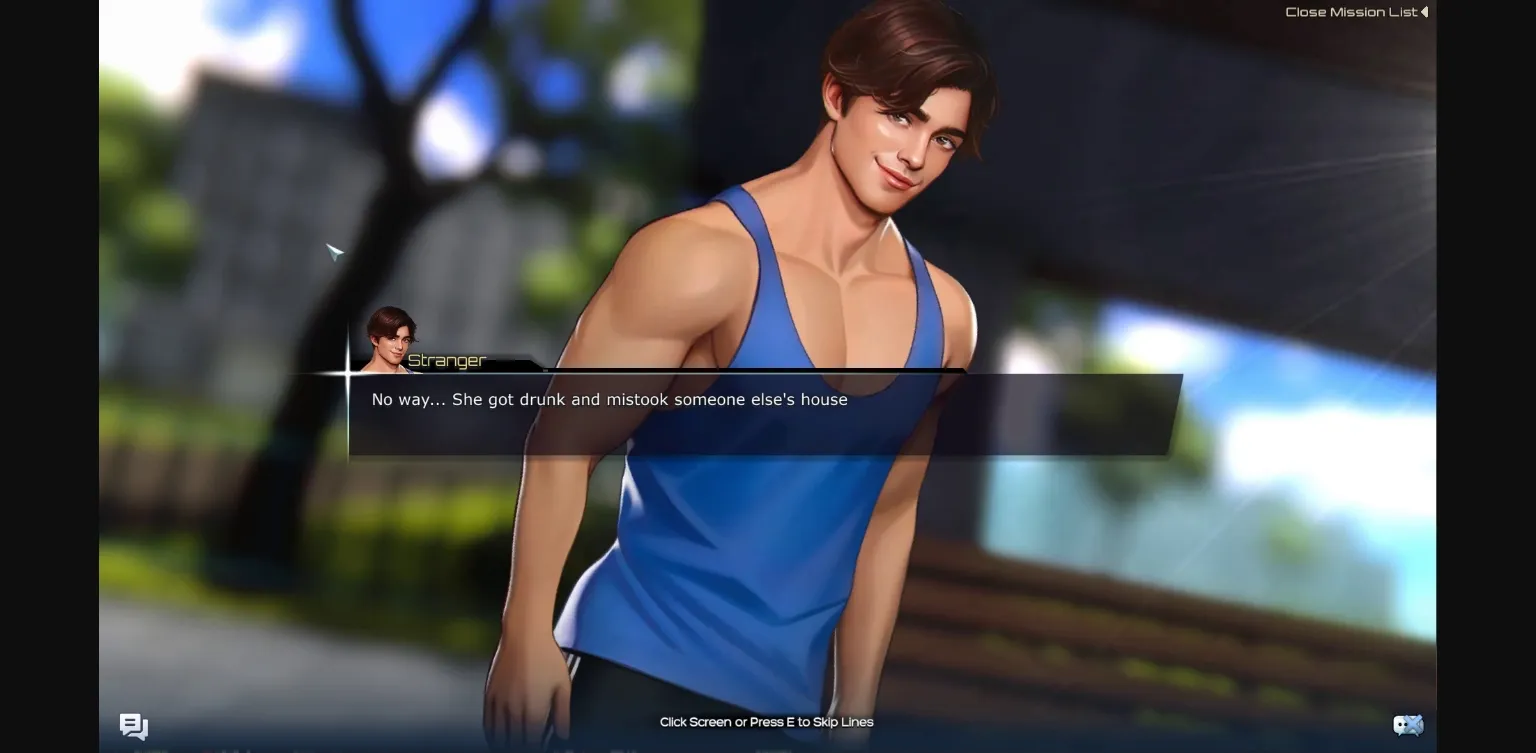This screenshot has width=1536, height=753.
Task: Click the Stranger name tag
Action: [x=447, y=360]
